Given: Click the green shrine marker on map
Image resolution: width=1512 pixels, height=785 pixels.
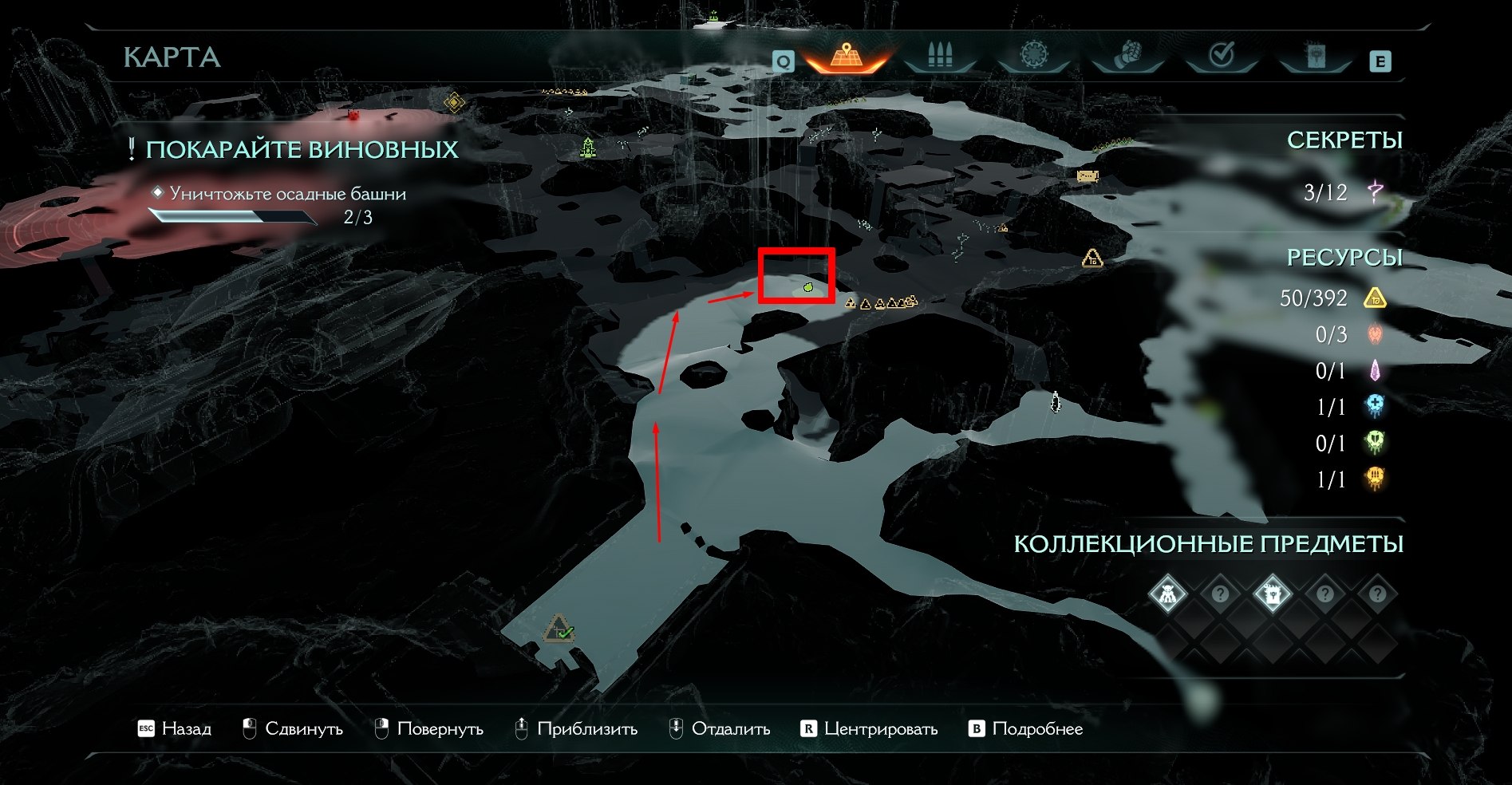Looking at the screenshot, I should (588, 148).
